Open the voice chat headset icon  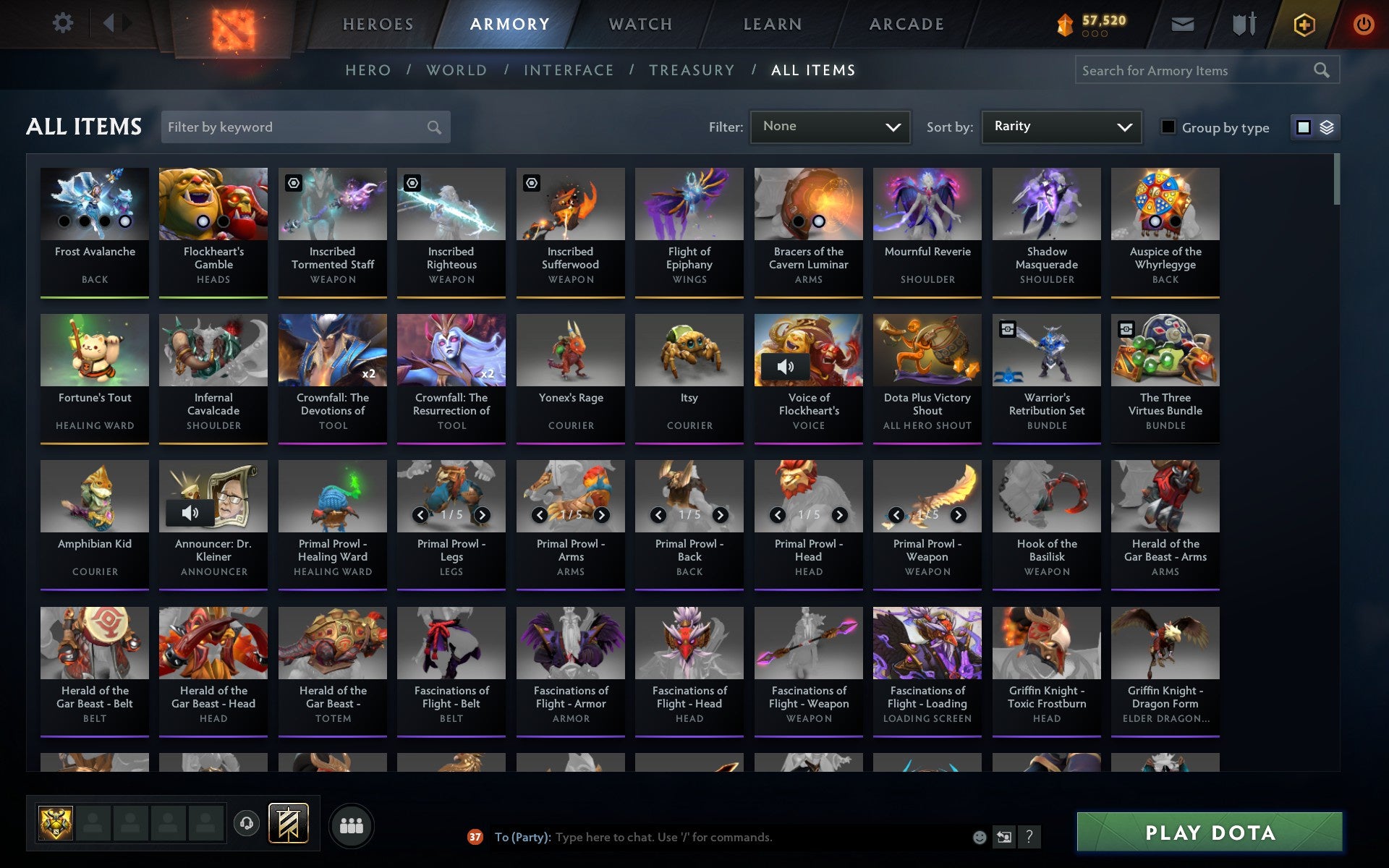[x=247, y=822]
